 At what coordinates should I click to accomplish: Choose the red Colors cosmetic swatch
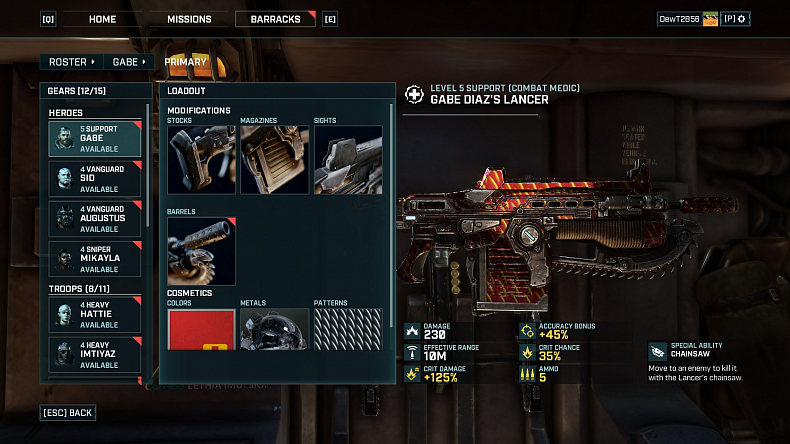[201, 329]
